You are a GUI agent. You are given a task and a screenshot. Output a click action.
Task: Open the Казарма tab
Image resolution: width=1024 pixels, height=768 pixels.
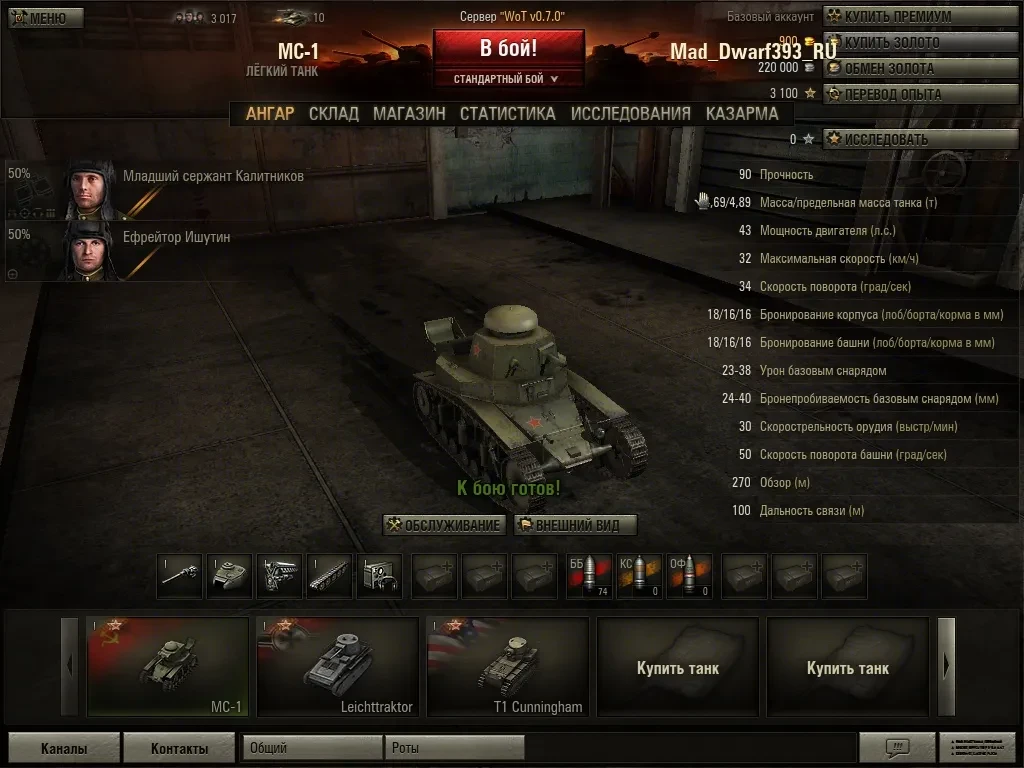741,113
